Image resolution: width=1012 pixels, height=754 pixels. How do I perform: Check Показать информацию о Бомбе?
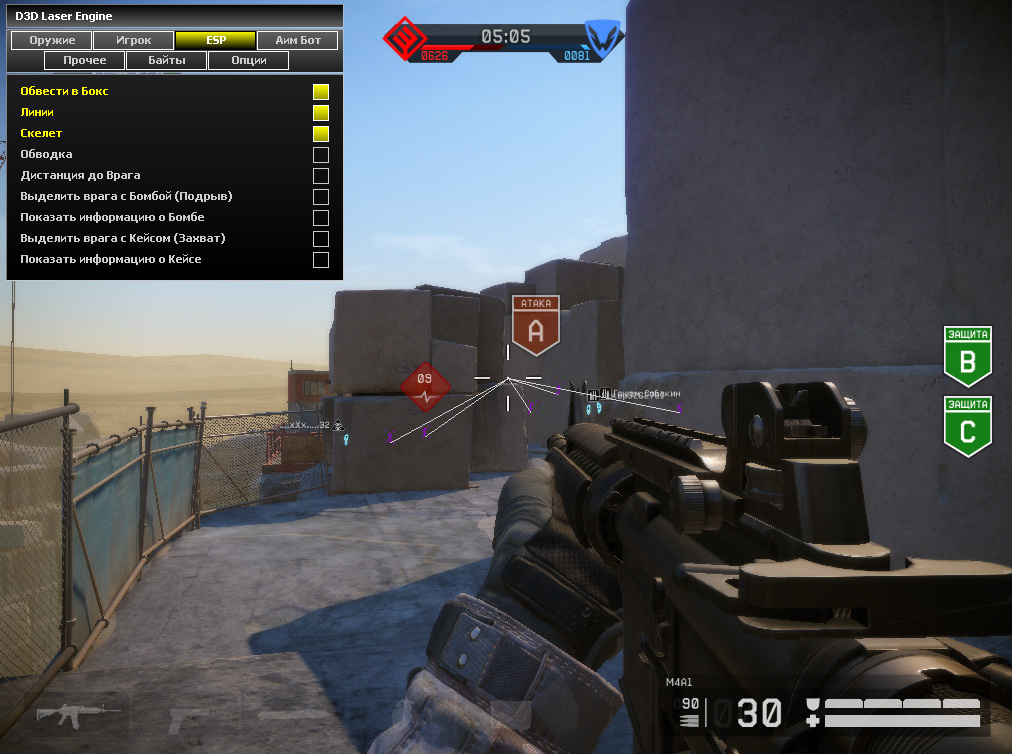321,218
